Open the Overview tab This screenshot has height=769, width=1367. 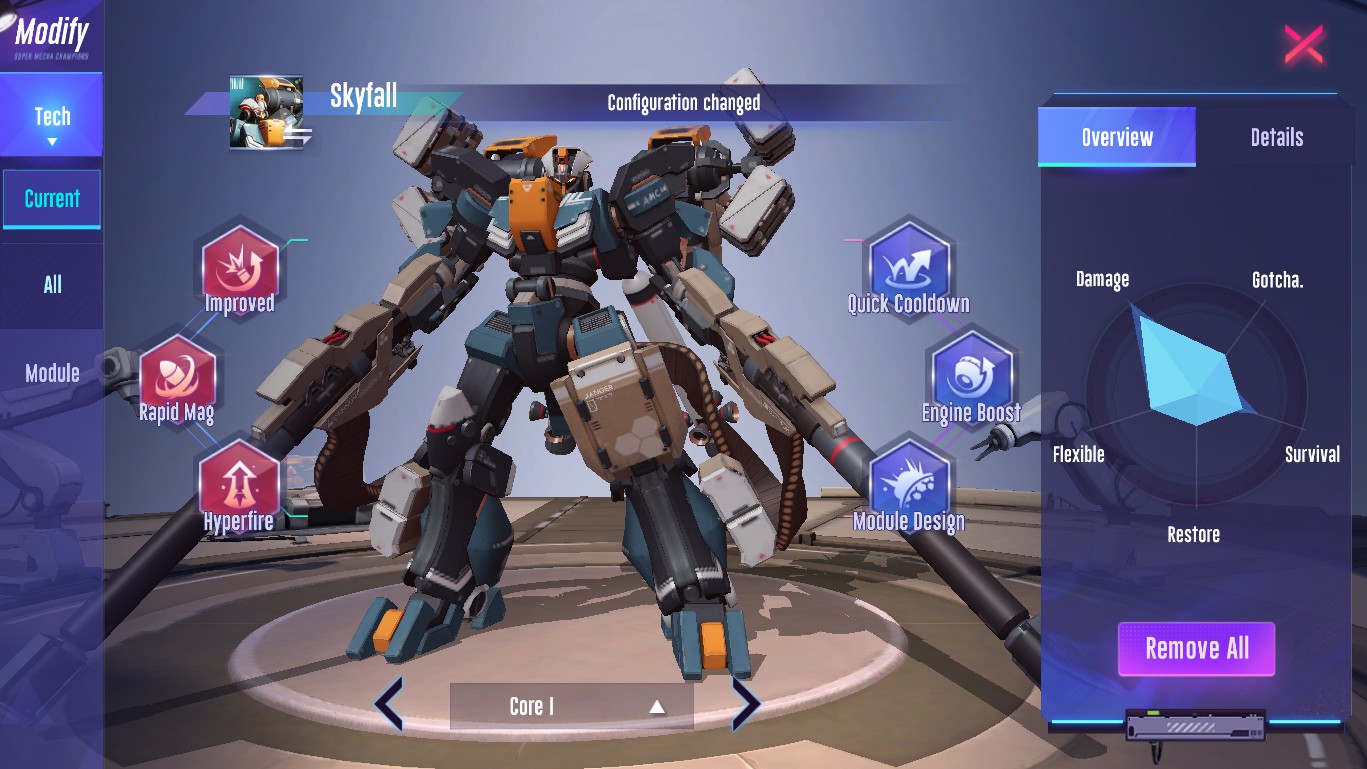point(1116,137)
